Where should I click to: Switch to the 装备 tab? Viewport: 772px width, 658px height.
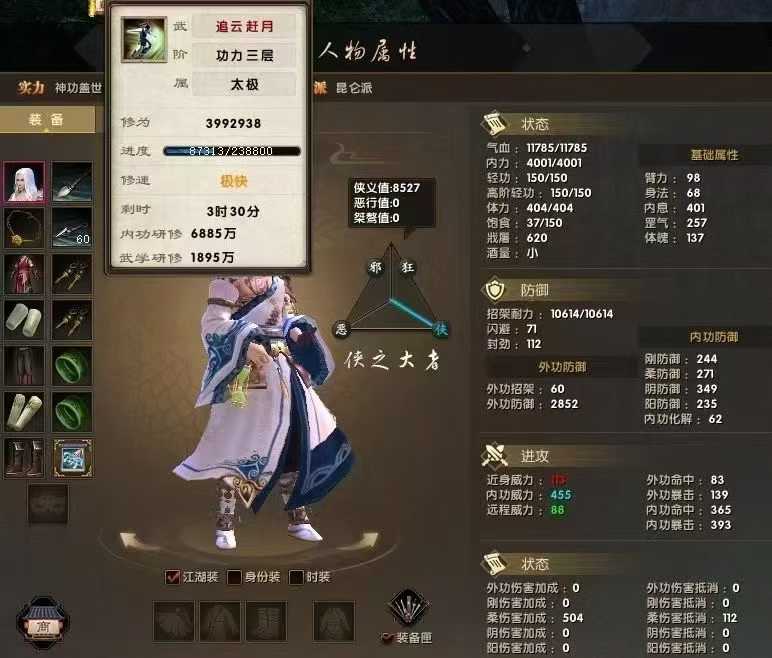[46, 120]
